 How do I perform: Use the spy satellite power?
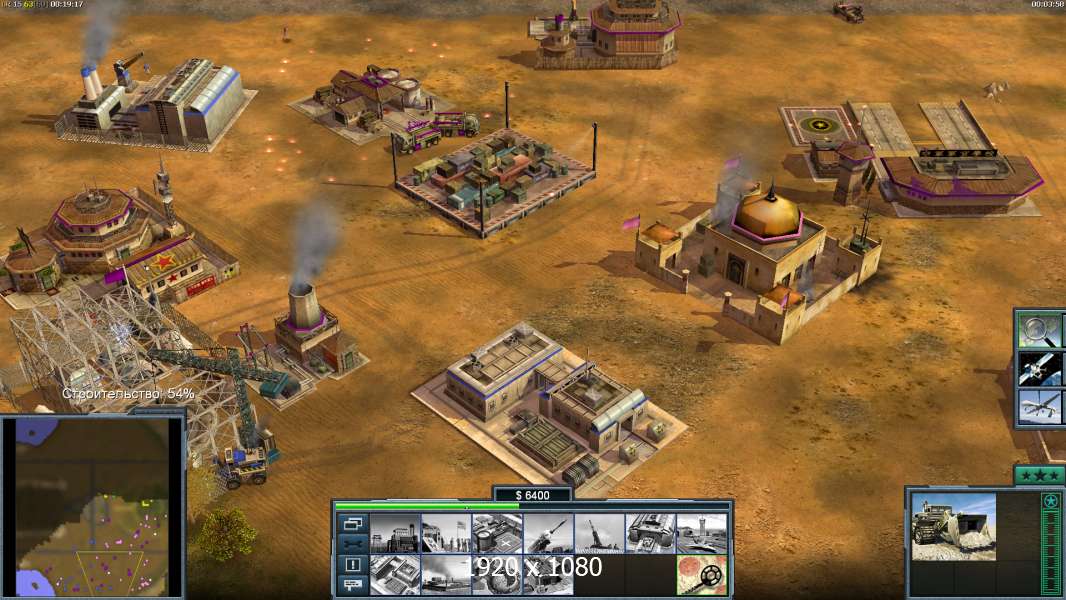[x=1038, y=368]
